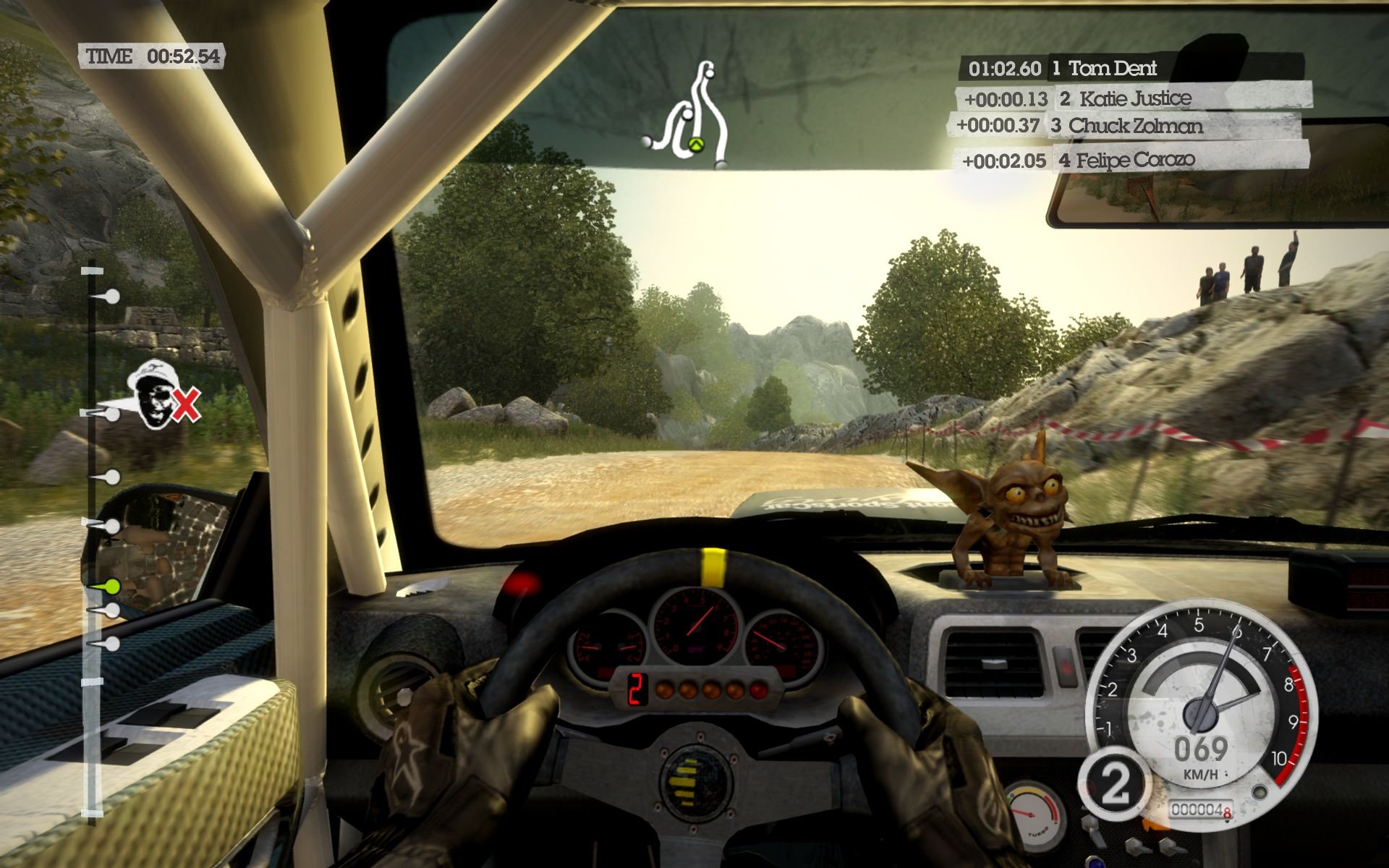Click the green player progress marker

click(x=111, y=584)
